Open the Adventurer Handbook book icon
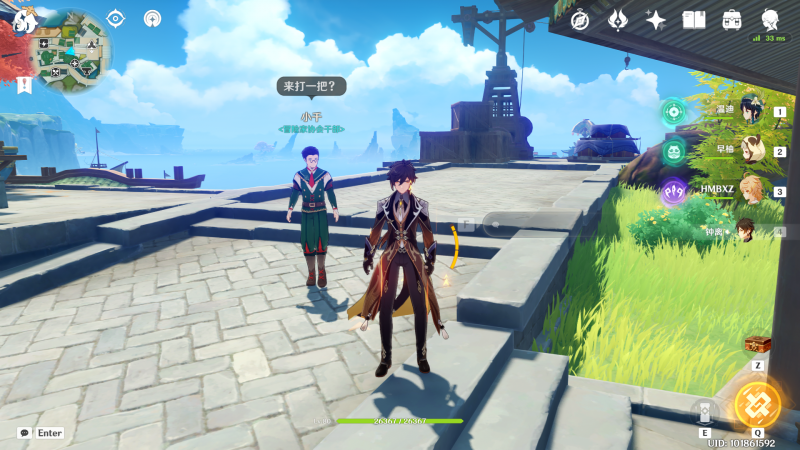This screenshot has width=800, height=450. click(694, 20)
